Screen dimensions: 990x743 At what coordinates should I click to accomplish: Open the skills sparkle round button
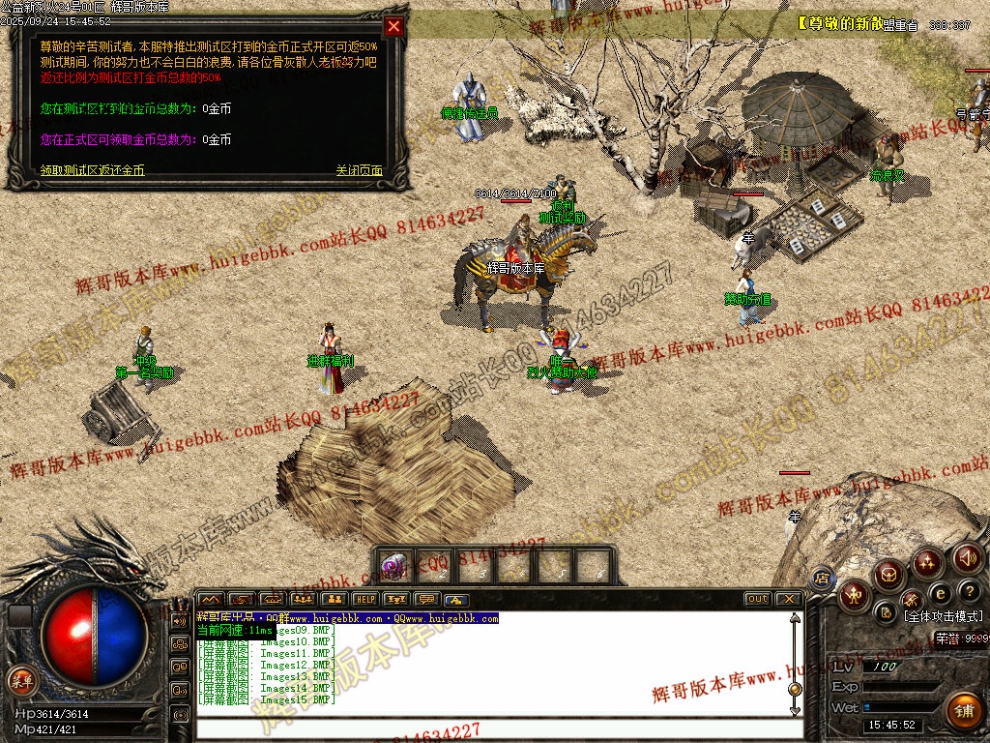tap(927, 563)
